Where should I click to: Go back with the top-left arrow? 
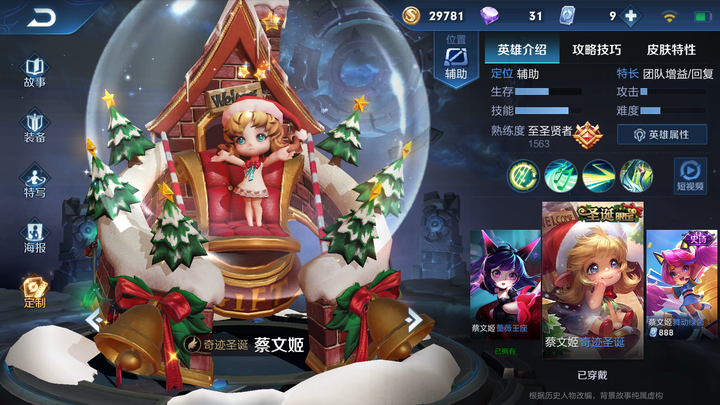42,17
